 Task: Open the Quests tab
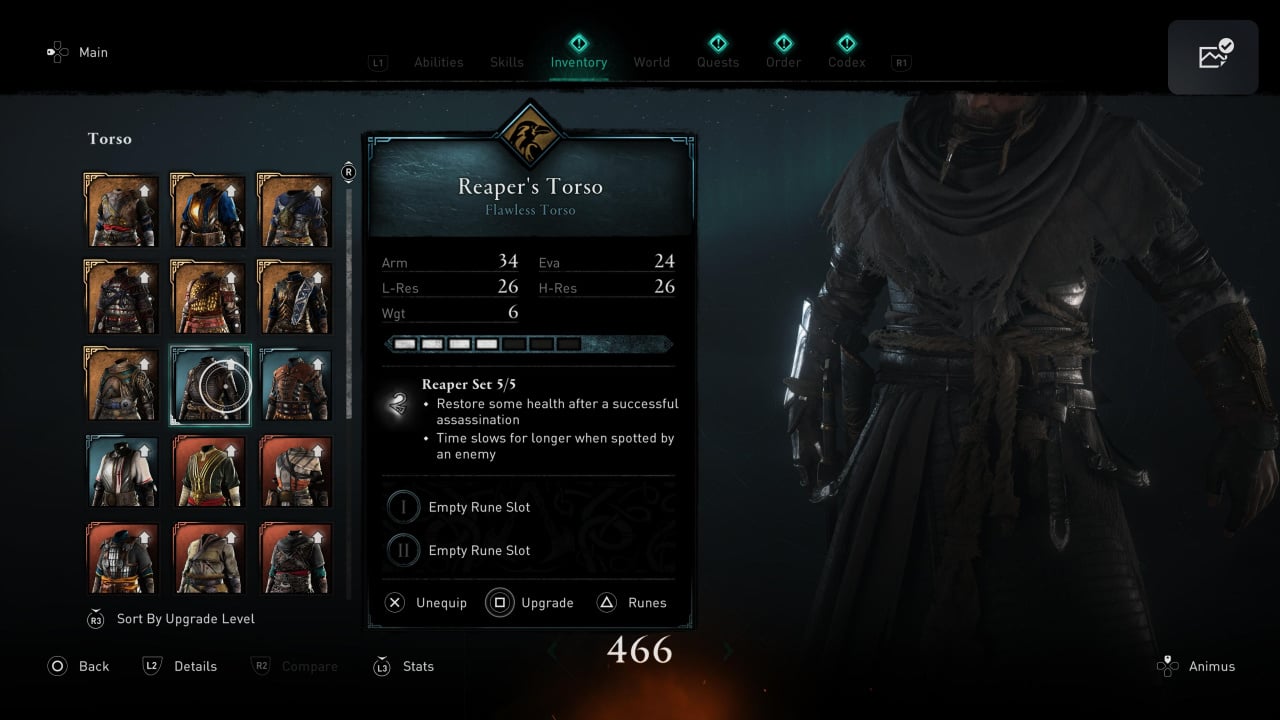(717, 62)
